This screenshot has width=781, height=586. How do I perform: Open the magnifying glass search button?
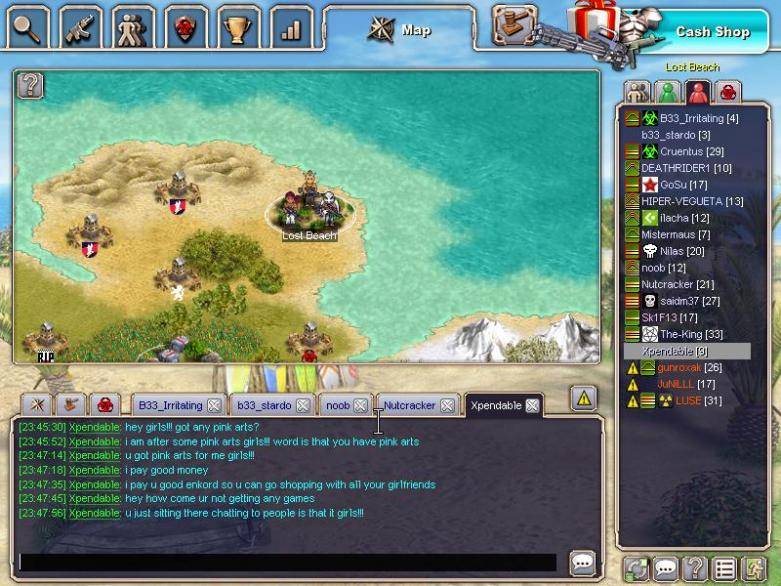coord(27,27)
